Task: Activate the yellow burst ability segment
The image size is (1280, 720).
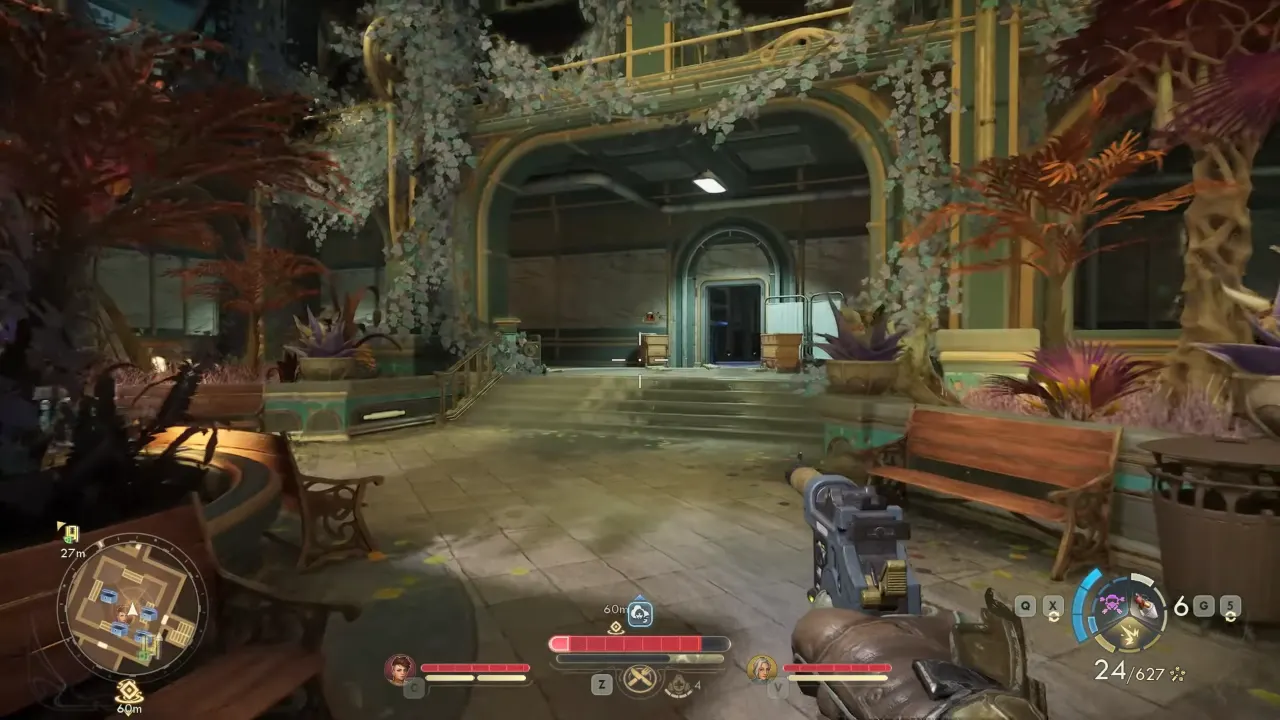Action: (1131, 634)
